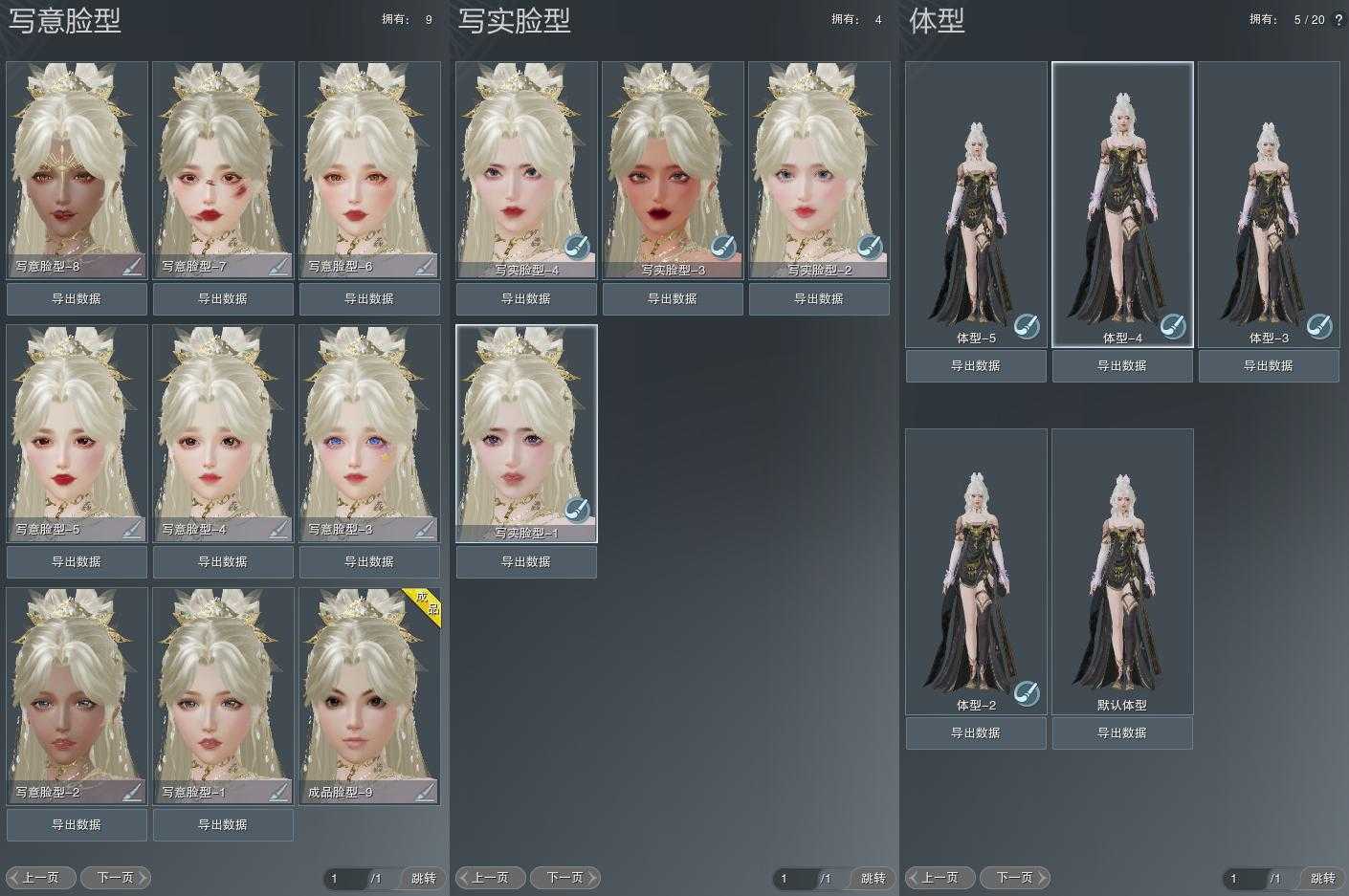Choose the 体型-3 body preset
1349x896 pixels.
[1269, 201]
